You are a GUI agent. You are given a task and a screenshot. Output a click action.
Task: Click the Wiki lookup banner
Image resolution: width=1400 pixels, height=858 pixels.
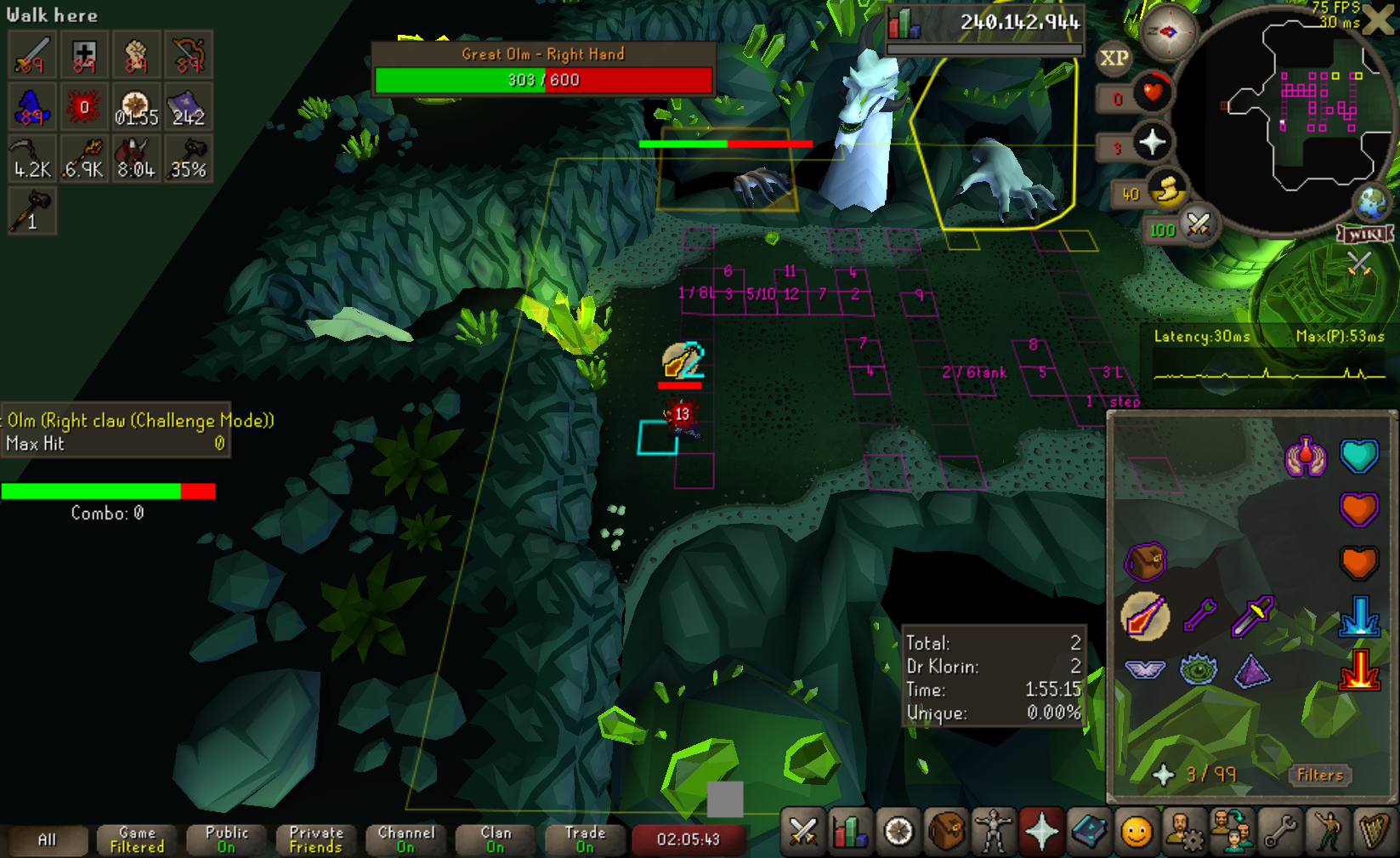pyautogui.click(x=1366, y=234)
